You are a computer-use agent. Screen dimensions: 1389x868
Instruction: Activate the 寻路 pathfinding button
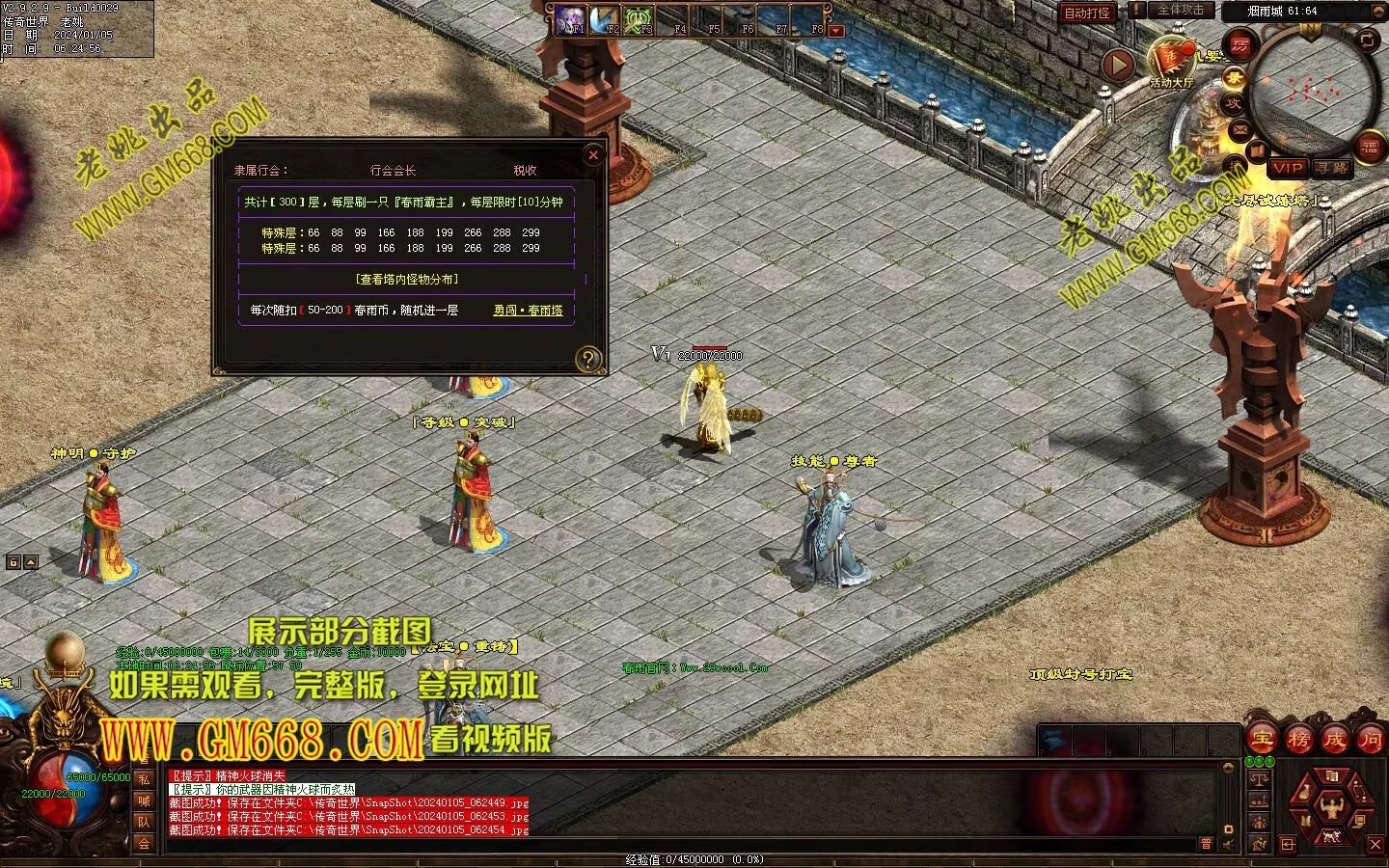click(1332, 168)
